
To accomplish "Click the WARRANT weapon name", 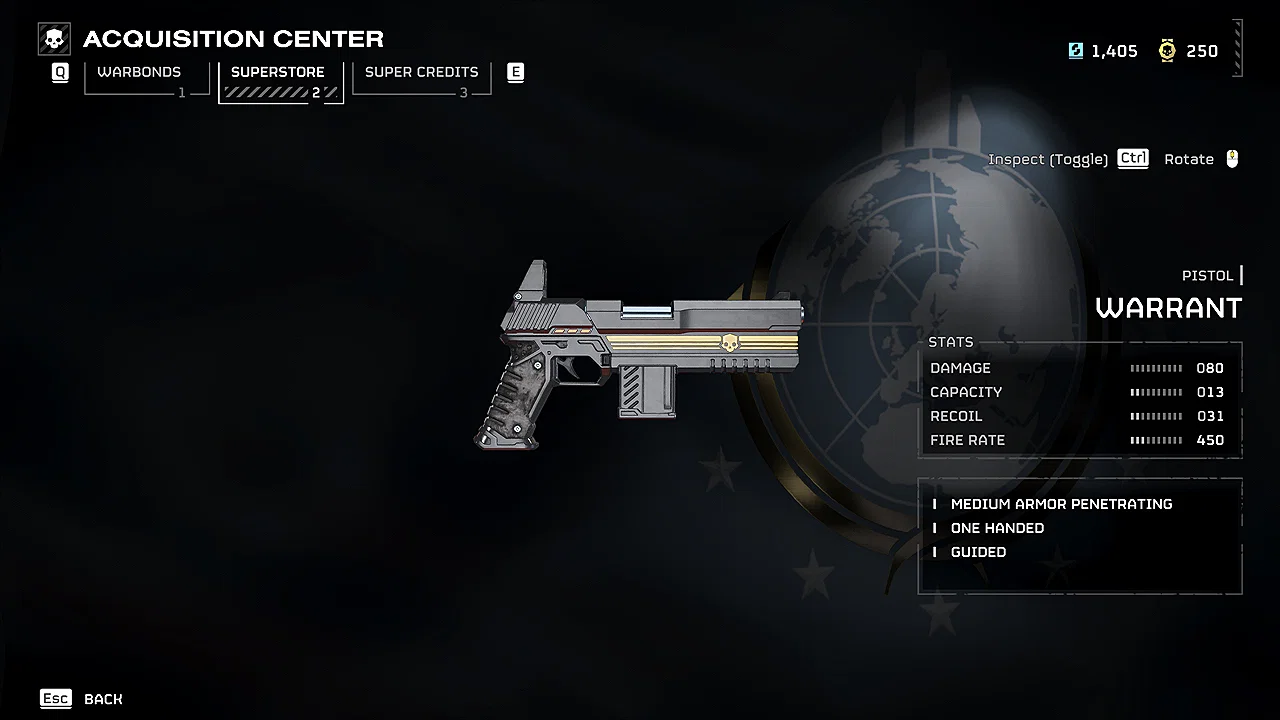I will point(1169,308).
